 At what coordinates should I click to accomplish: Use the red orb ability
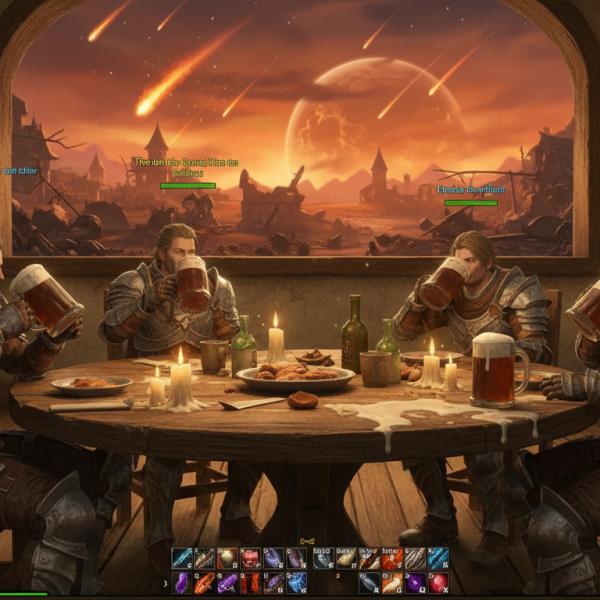pos(437,582)
